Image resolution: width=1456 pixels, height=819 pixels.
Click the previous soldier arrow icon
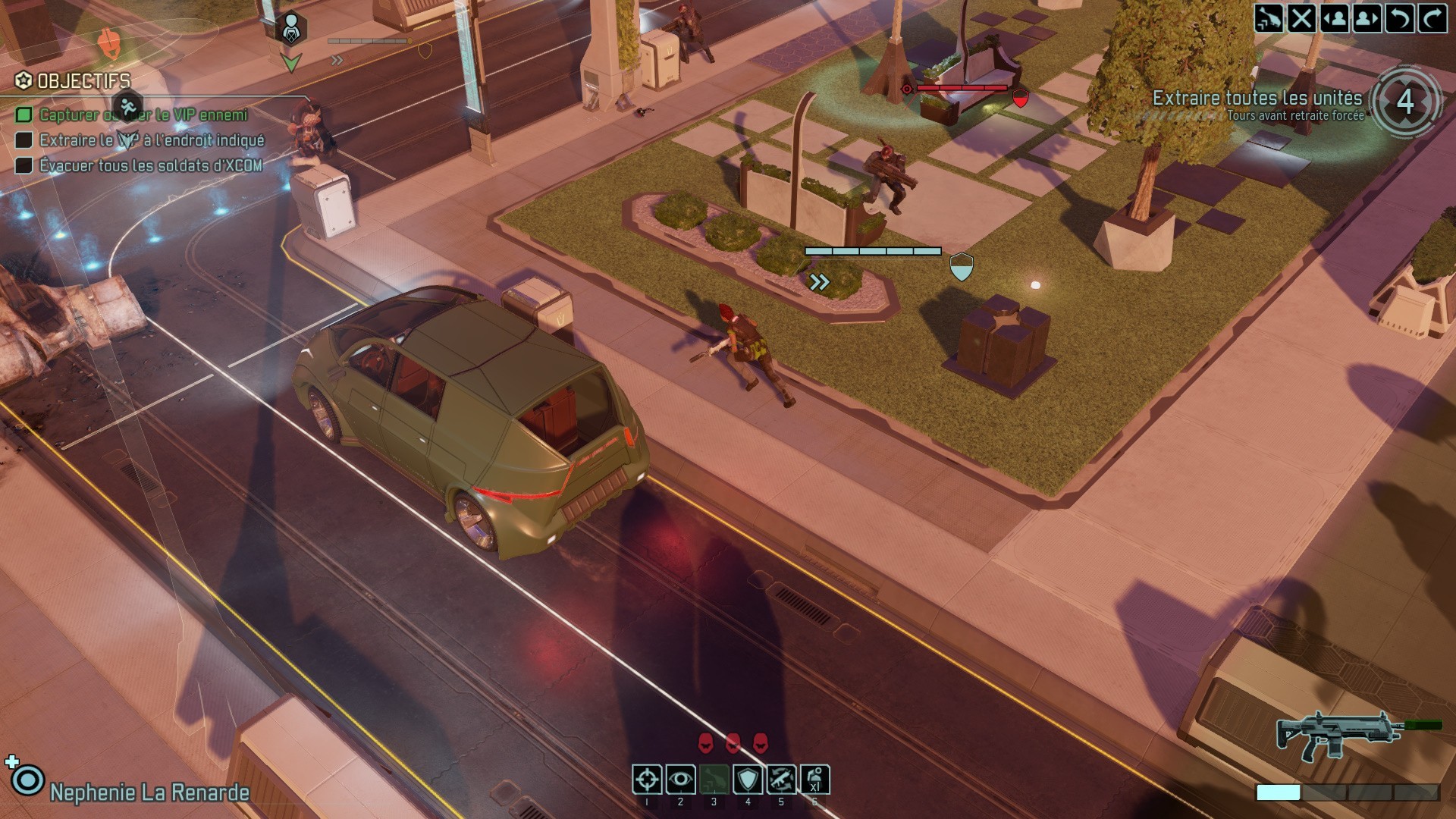[1335, 19]
